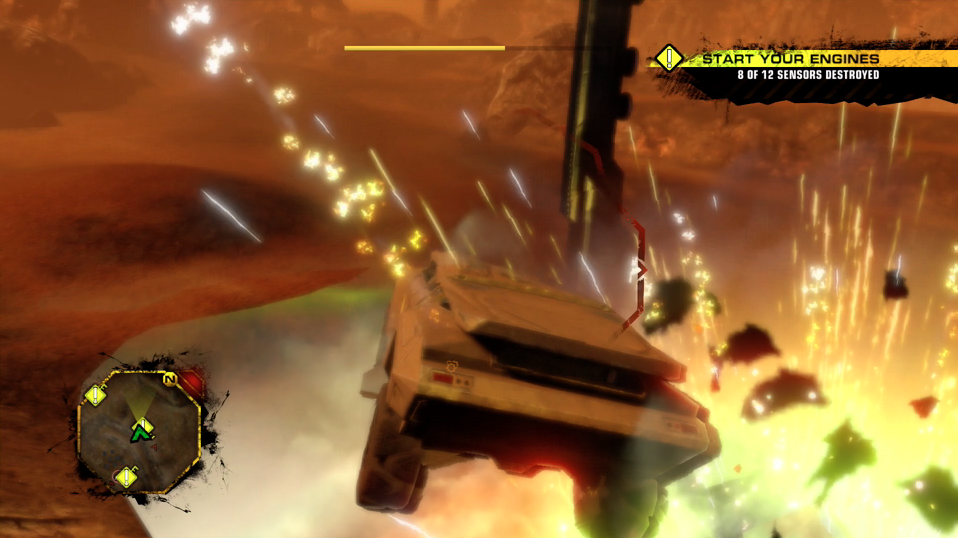
Task: Click the N compass marker on the minimap
Action: [171, 379]
